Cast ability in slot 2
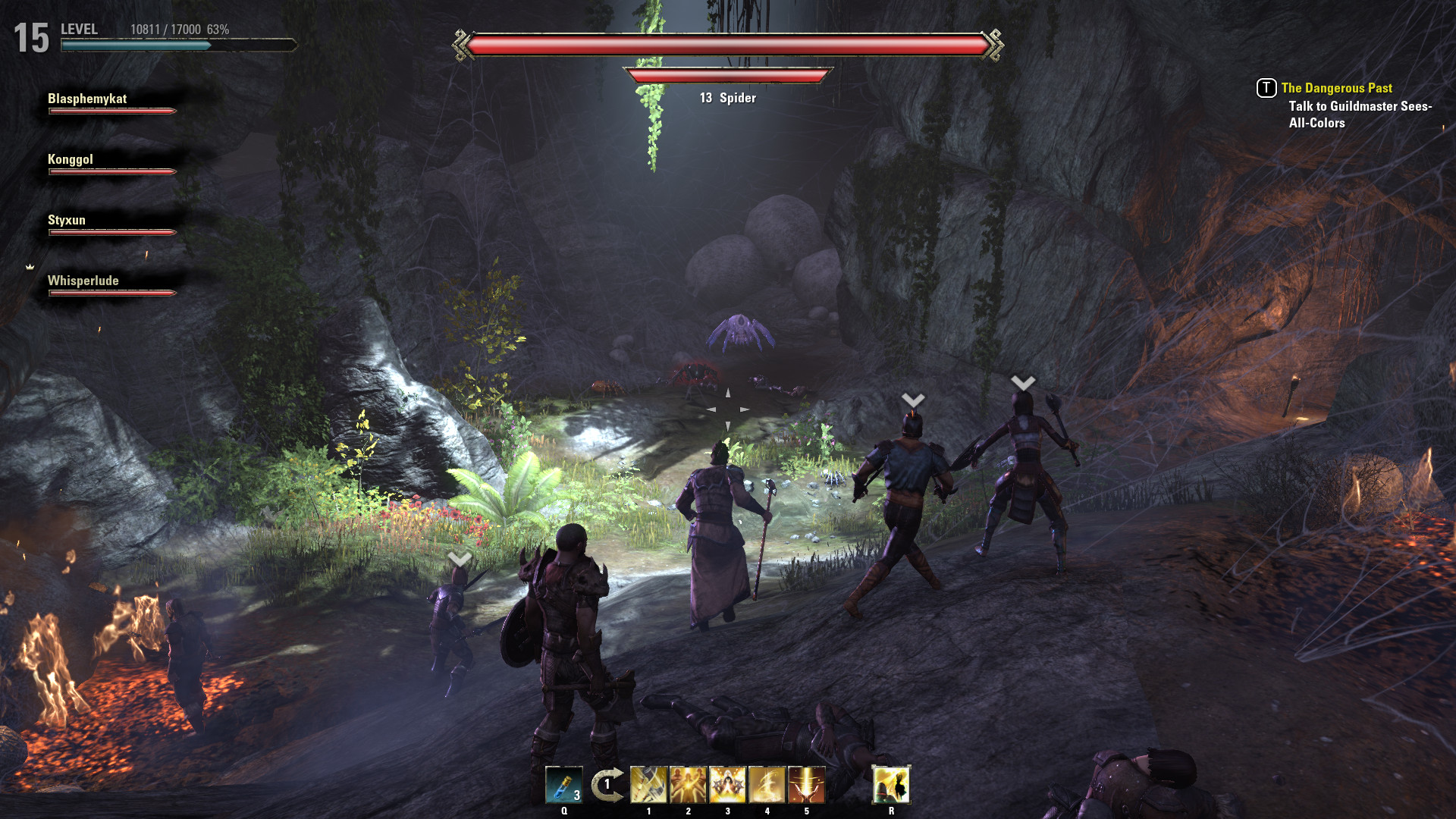Image resolution: width=1456 pixels, height=819 pixels. pyautogui.click(x=688, y=786)
